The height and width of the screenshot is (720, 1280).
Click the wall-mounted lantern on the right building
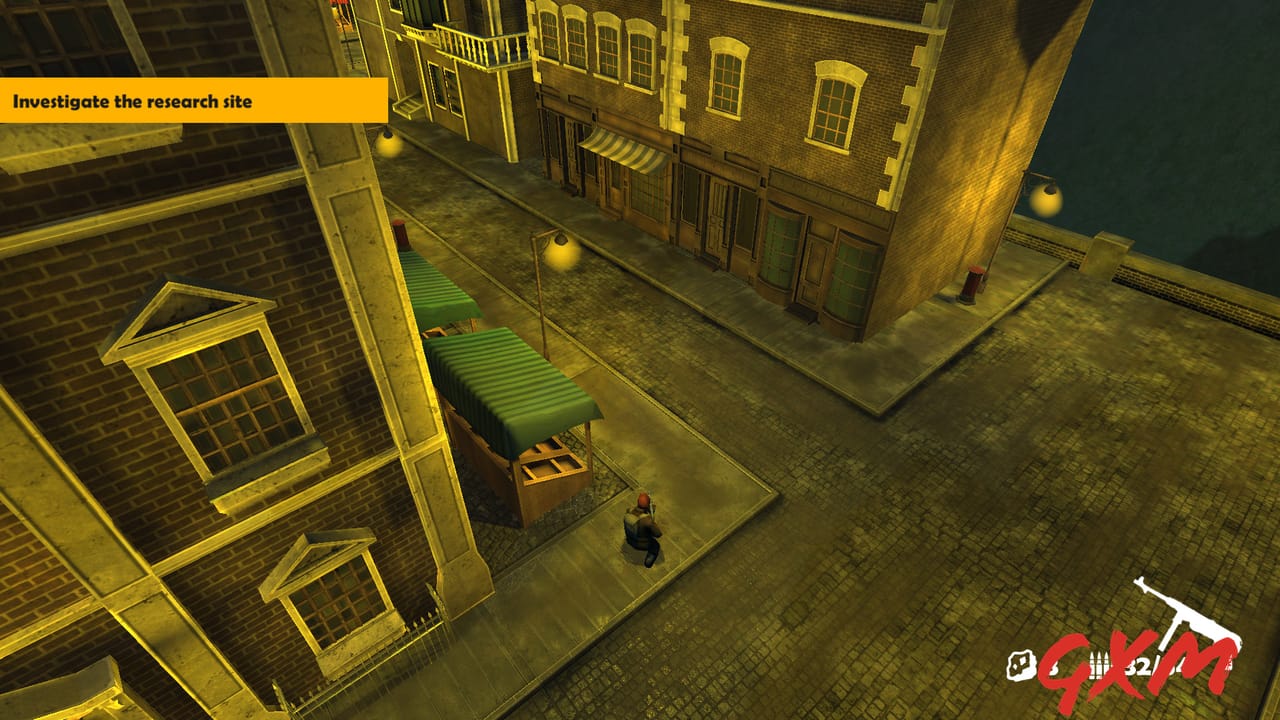point(1047,188)
